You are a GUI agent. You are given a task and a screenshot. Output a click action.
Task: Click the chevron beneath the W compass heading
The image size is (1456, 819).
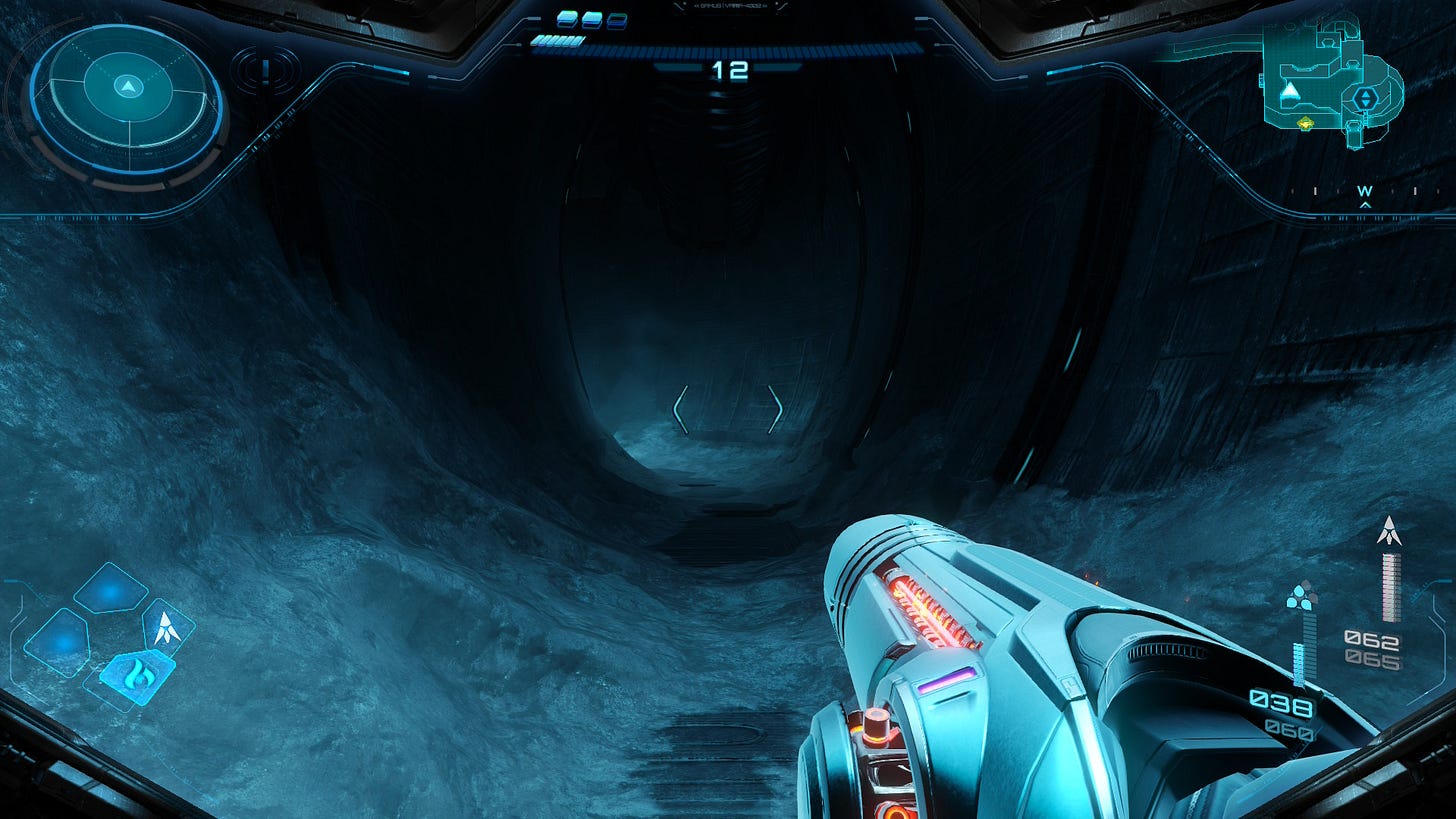tap(1364, 204)
